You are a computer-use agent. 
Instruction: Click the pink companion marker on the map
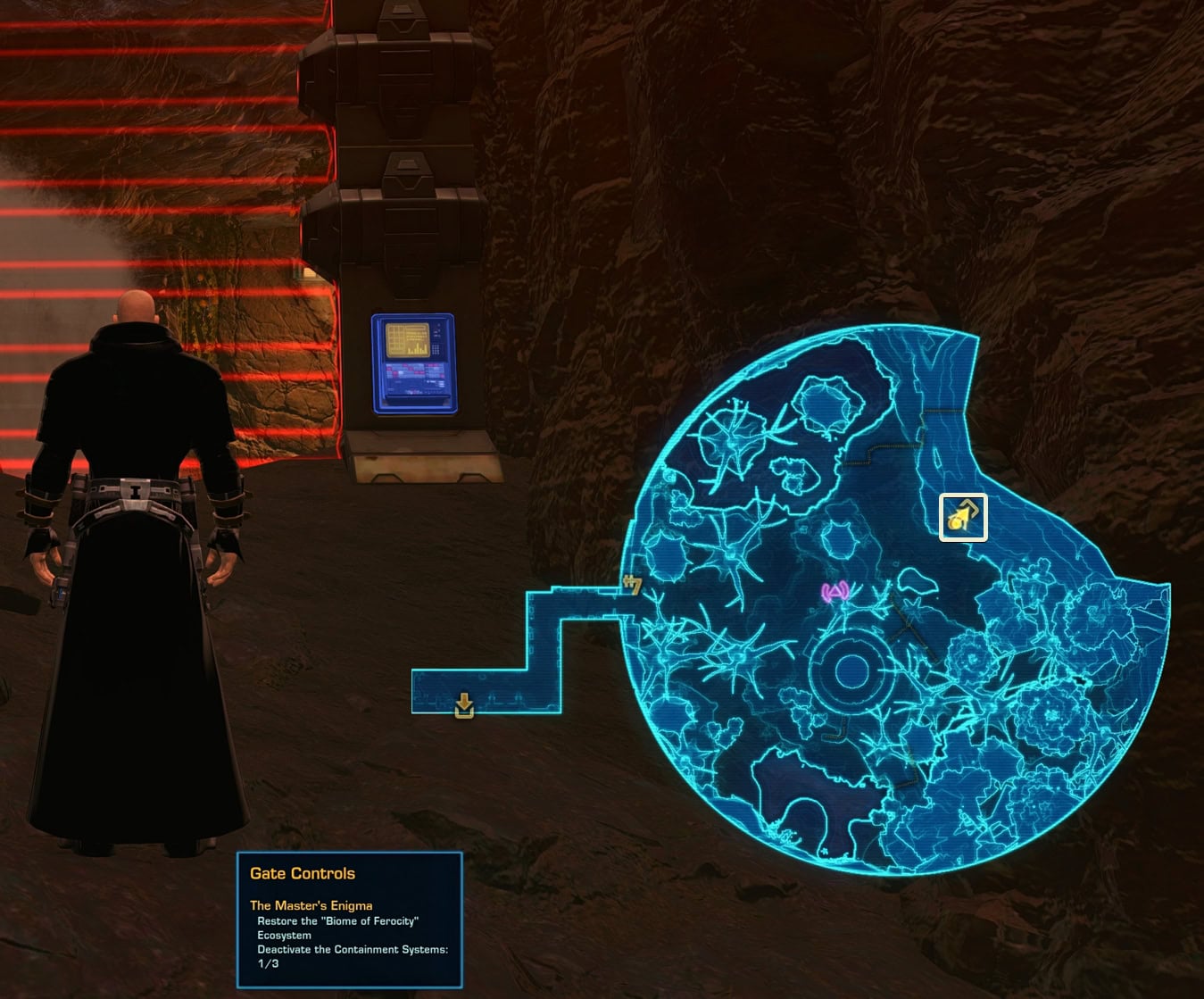pos(834,590)
